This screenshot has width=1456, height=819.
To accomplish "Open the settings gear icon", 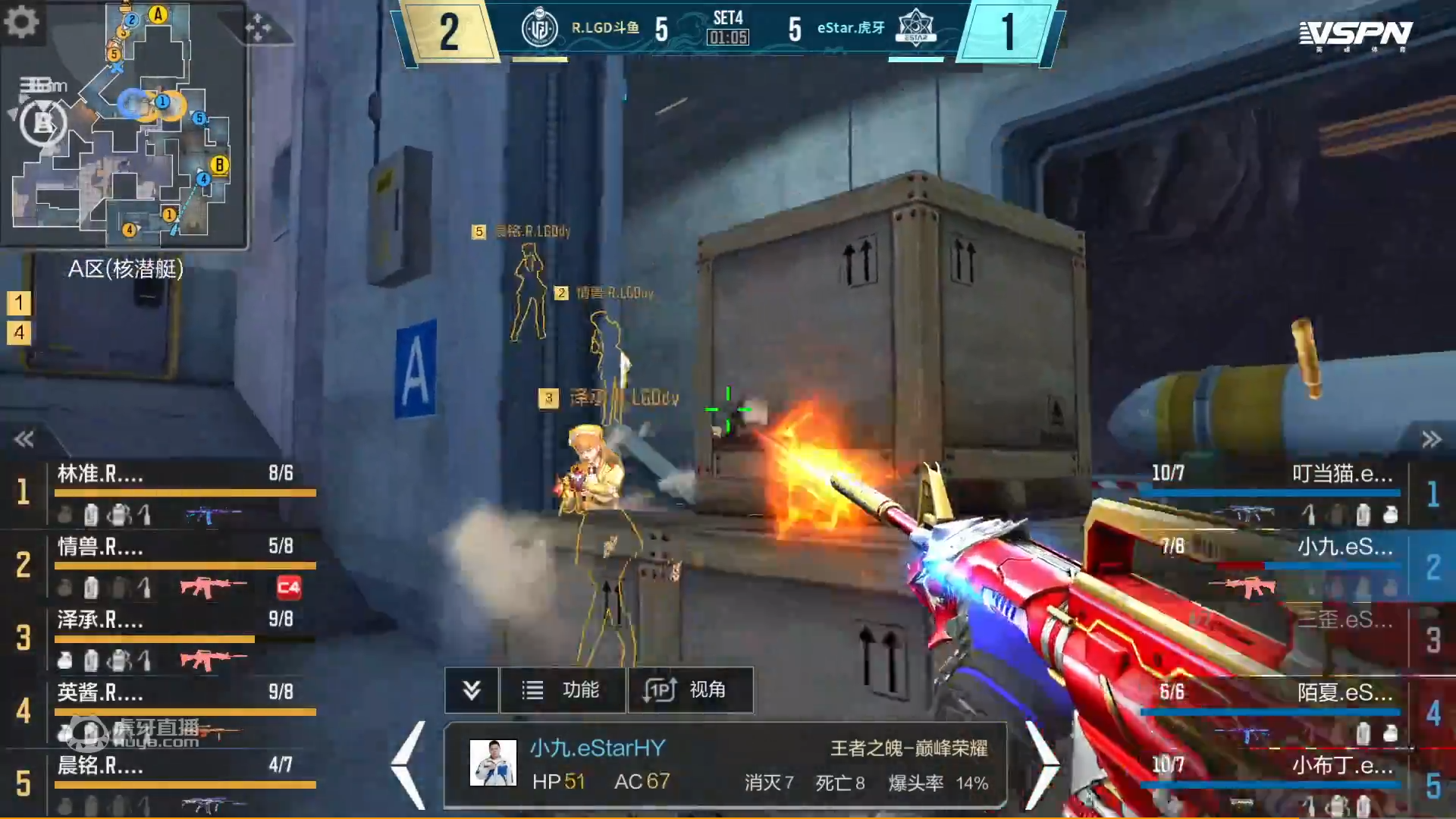I will pos(21,21).
